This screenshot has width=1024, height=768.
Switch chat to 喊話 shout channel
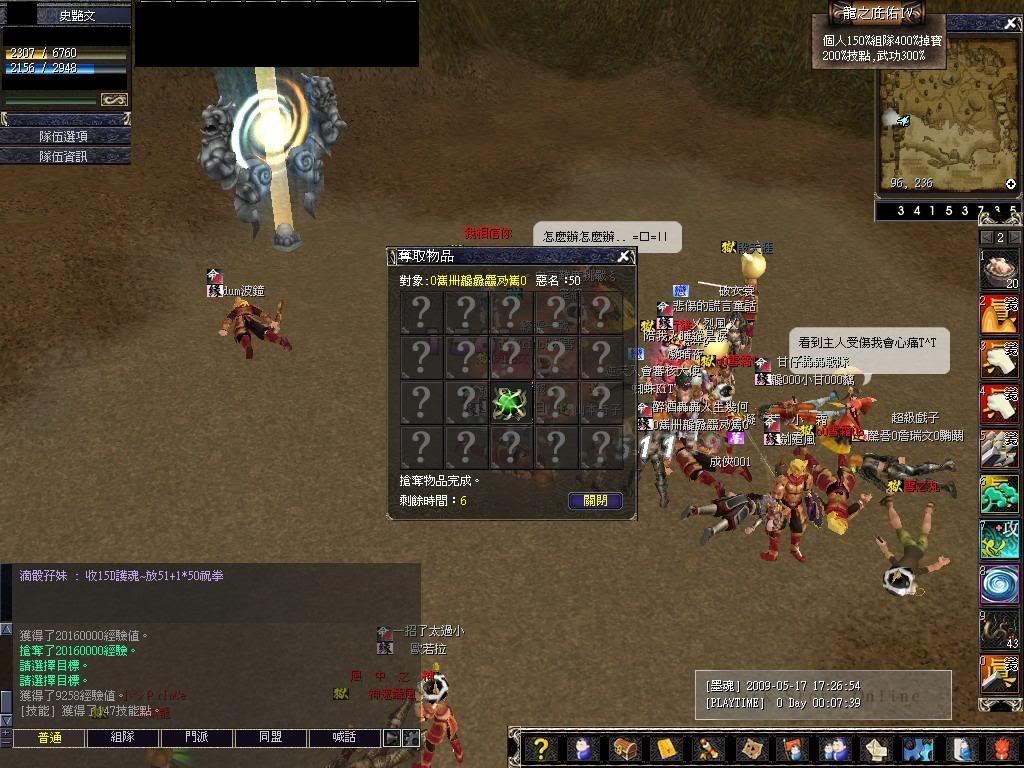pos(344,738)
